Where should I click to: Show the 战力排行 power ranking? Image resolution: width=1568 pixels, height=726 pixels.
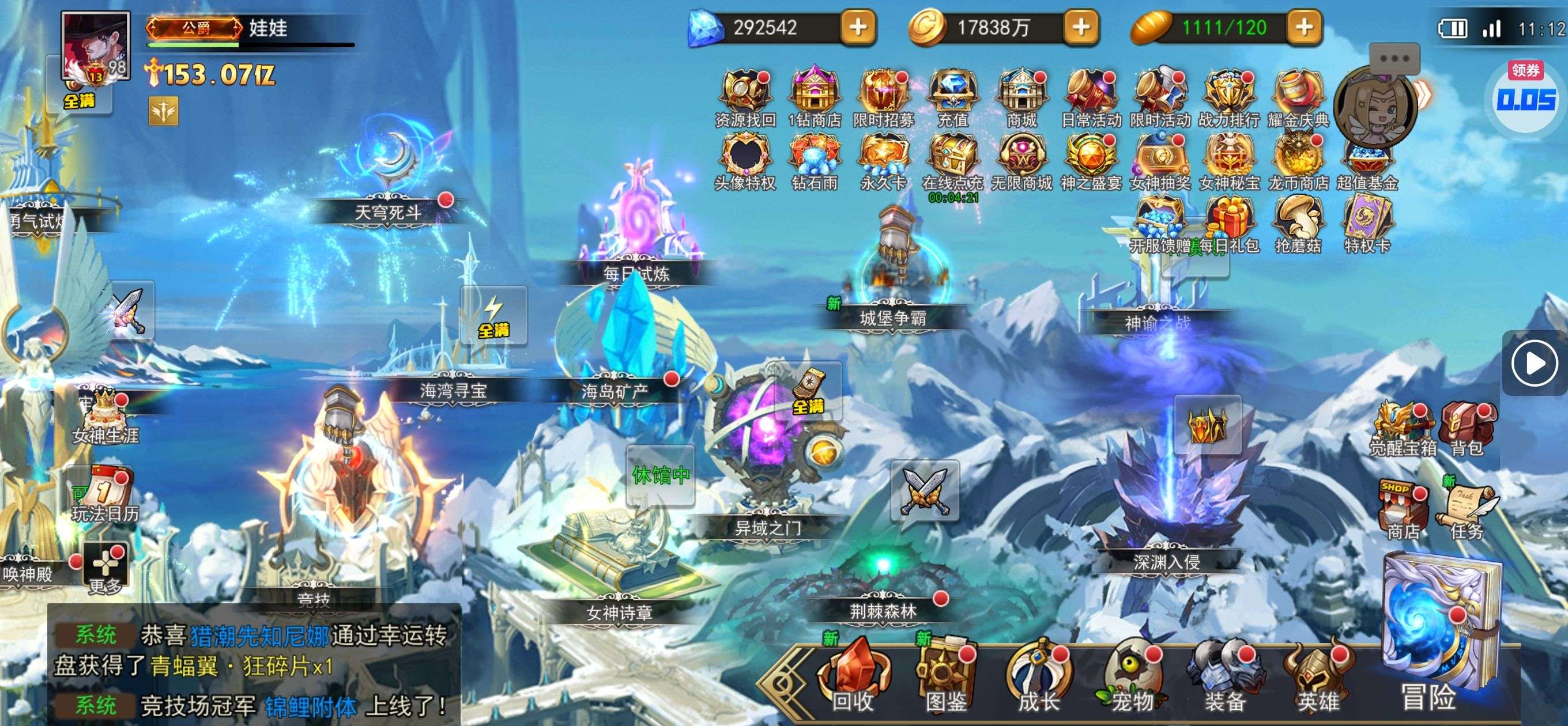point(1228,97)
